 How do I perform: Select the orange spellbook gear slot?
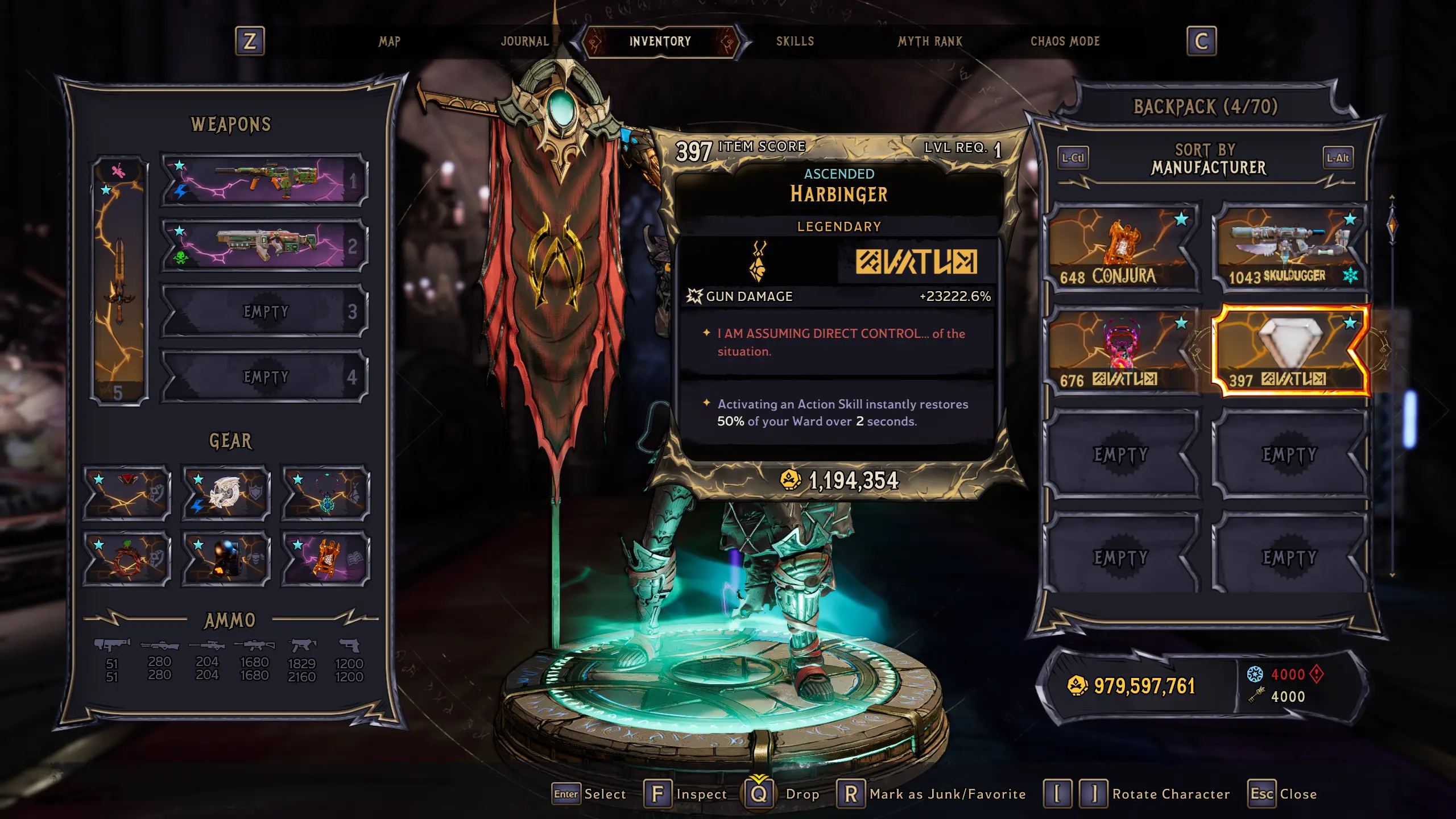click(x=325, y=559)
